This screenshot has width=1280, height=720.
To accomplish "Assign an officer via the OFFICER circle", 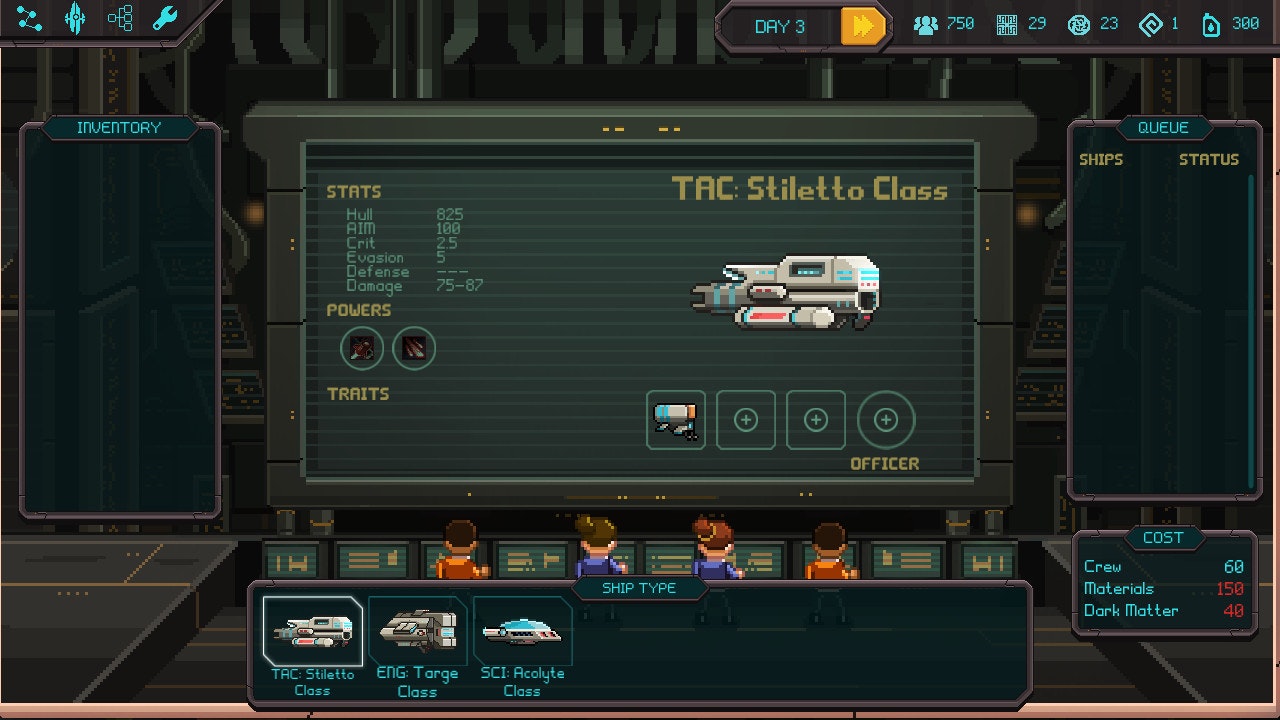I will point(887,420).
